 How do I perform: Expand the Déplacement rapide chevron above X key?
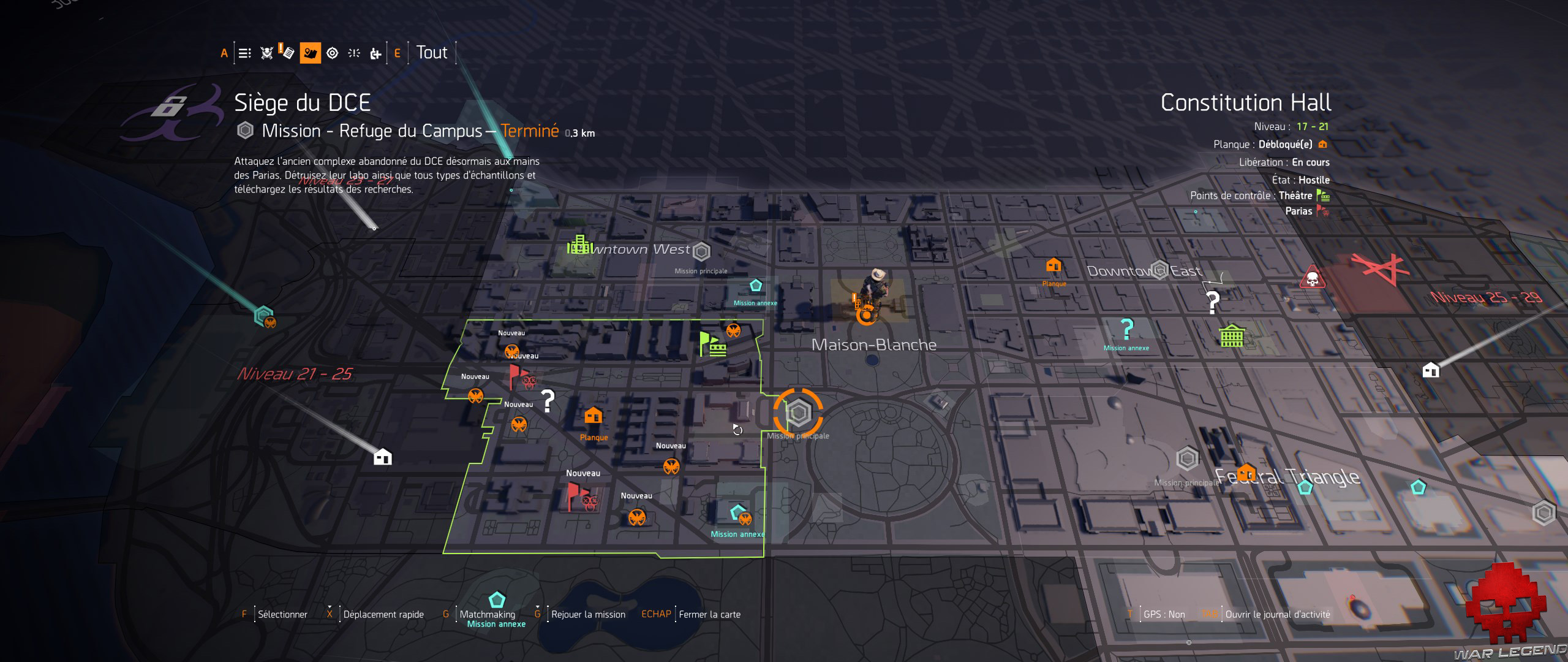click(330, 606)
